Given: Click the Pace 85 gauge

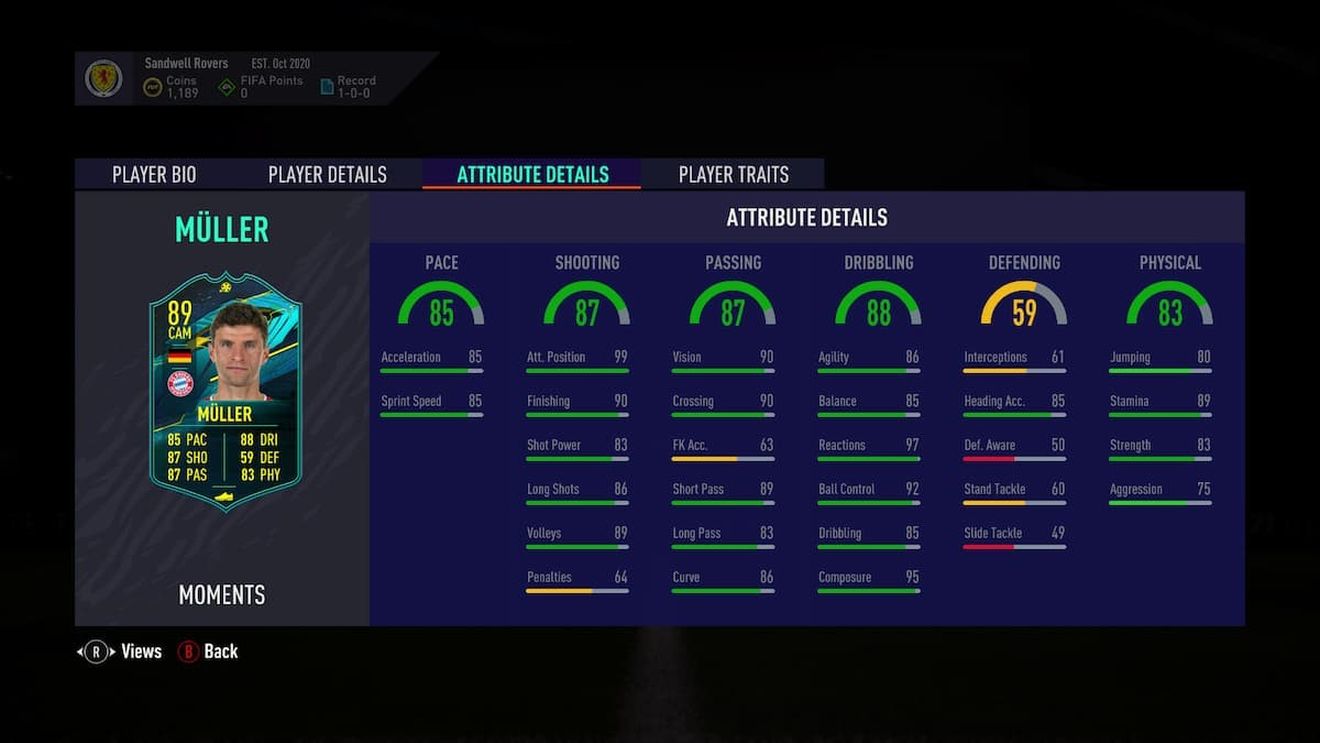Looking at the screenshot, I should [x=441, y=305].
